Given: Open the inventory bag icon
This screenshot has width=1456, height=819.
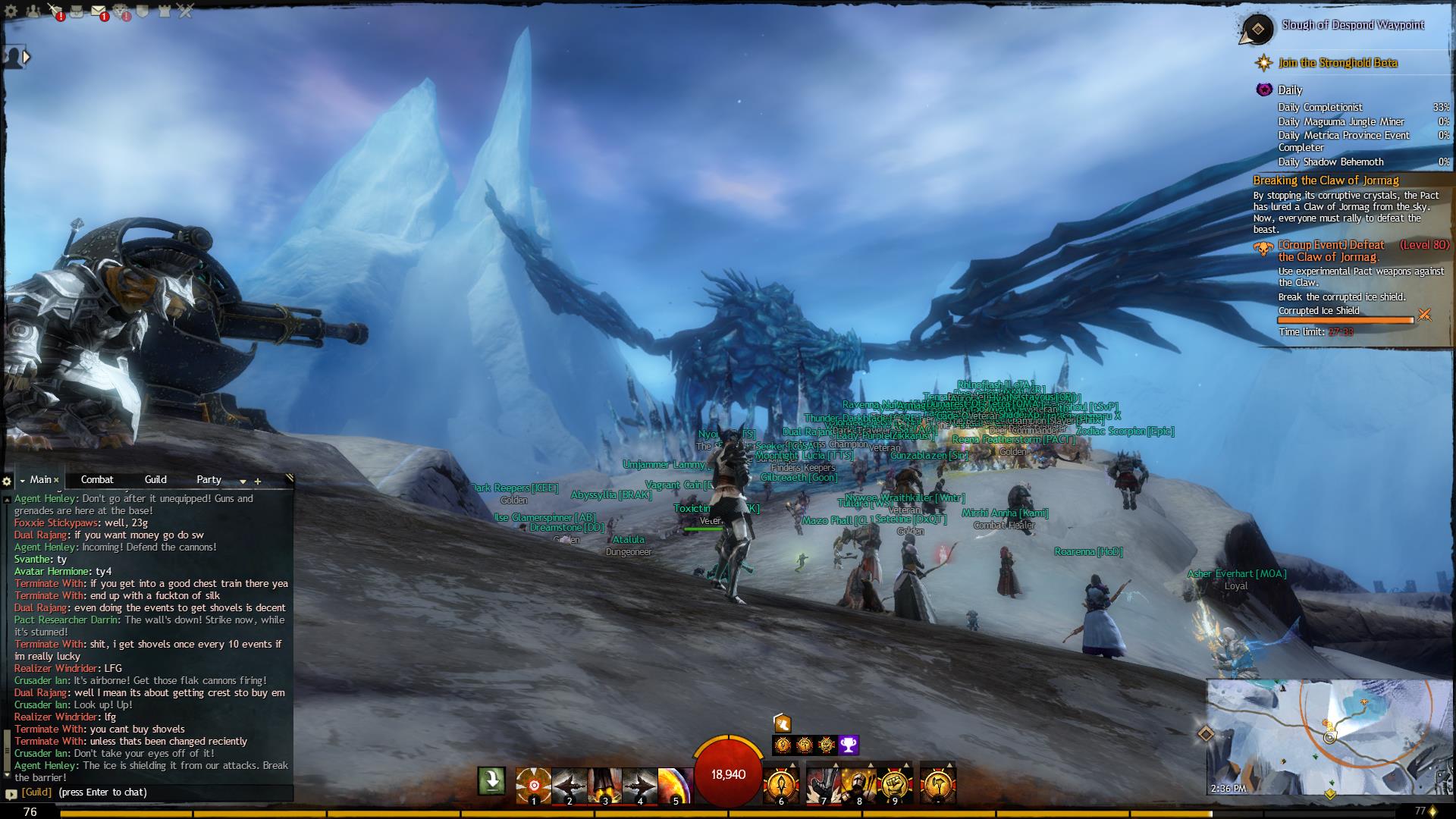Looking at the screenshot, I should tap(77, 11).
